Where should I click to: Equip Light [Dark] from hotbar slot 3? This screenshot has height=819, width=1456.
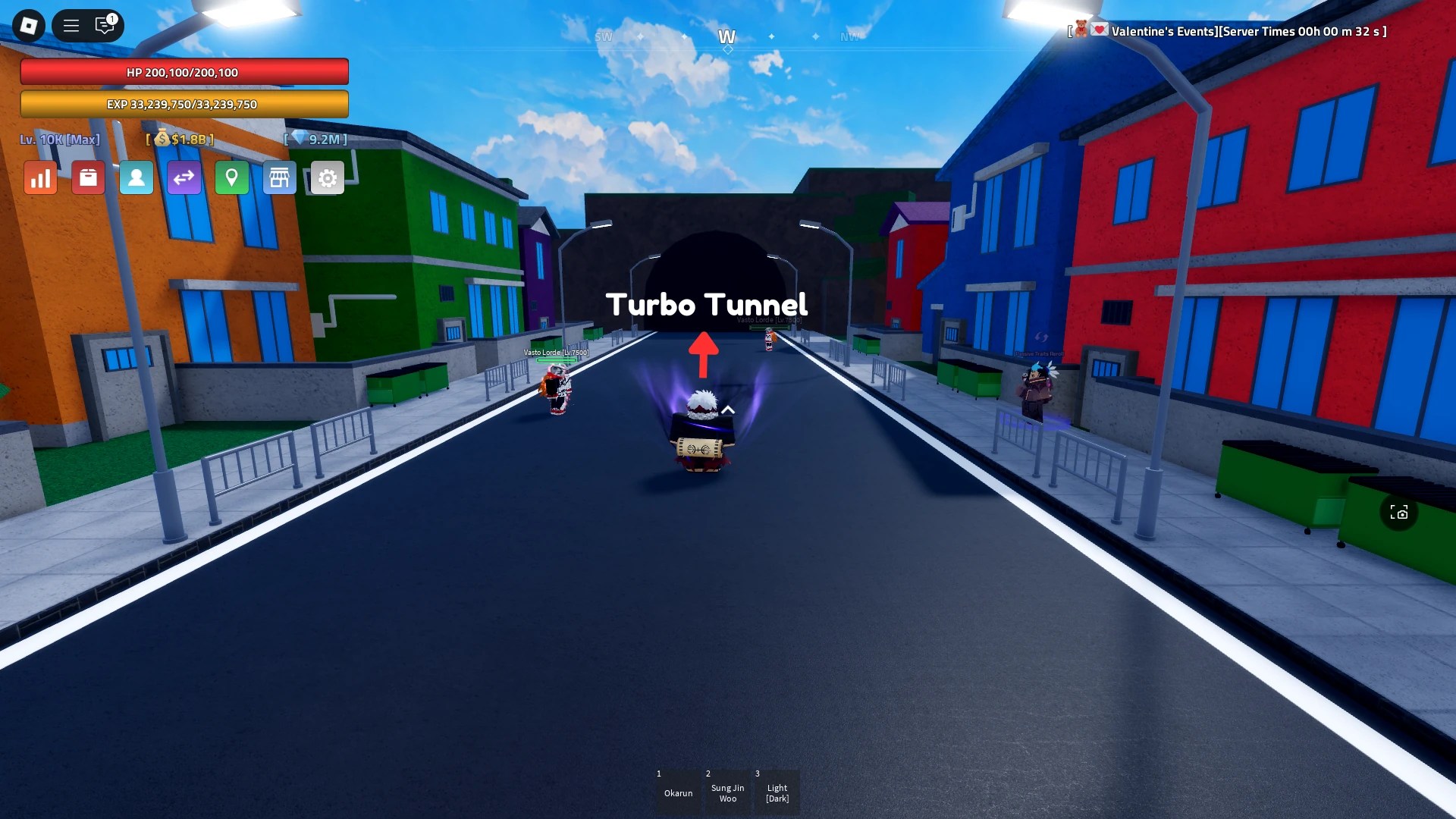coord(777,791)
